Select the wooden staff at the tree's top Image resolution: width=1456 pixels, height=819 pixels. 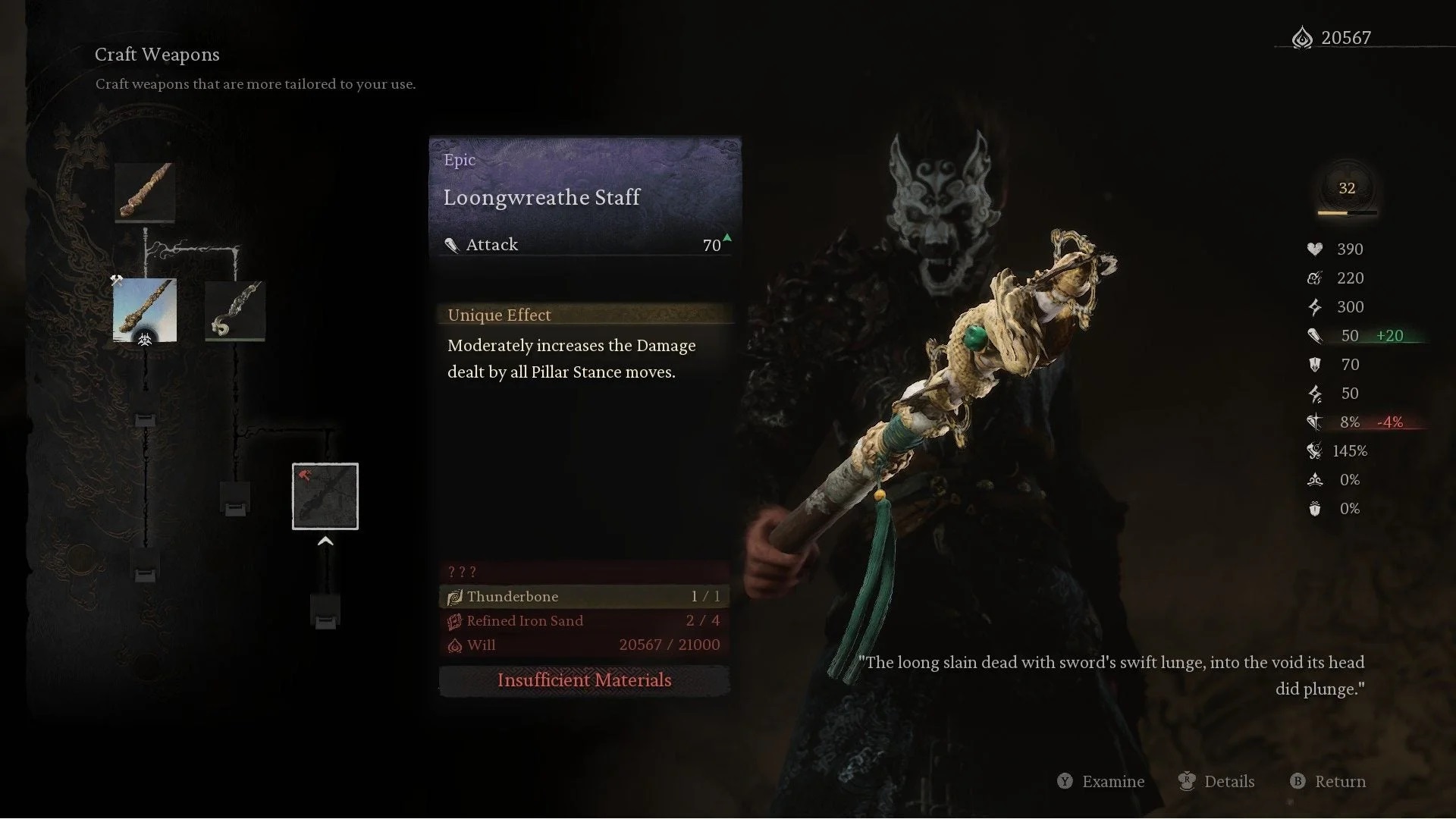coord(145,193)
